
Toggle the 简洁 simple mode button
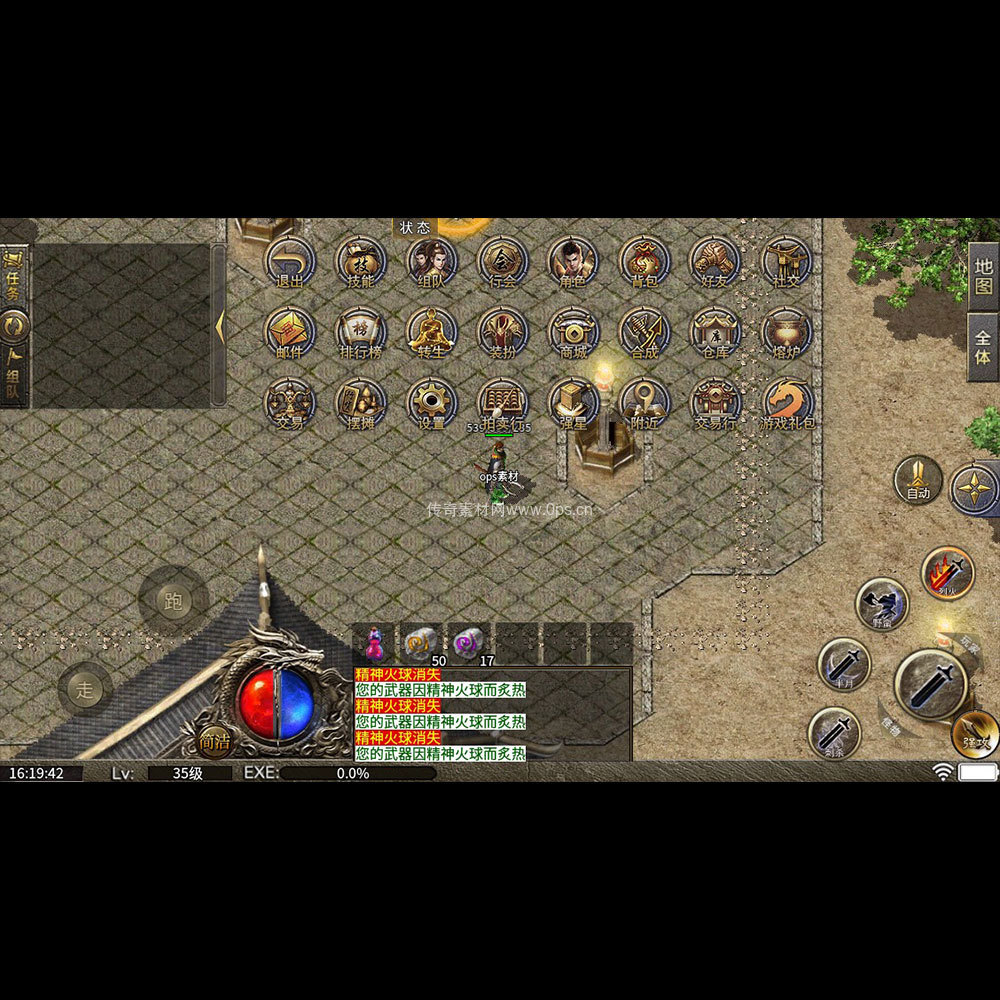[214, 741]
